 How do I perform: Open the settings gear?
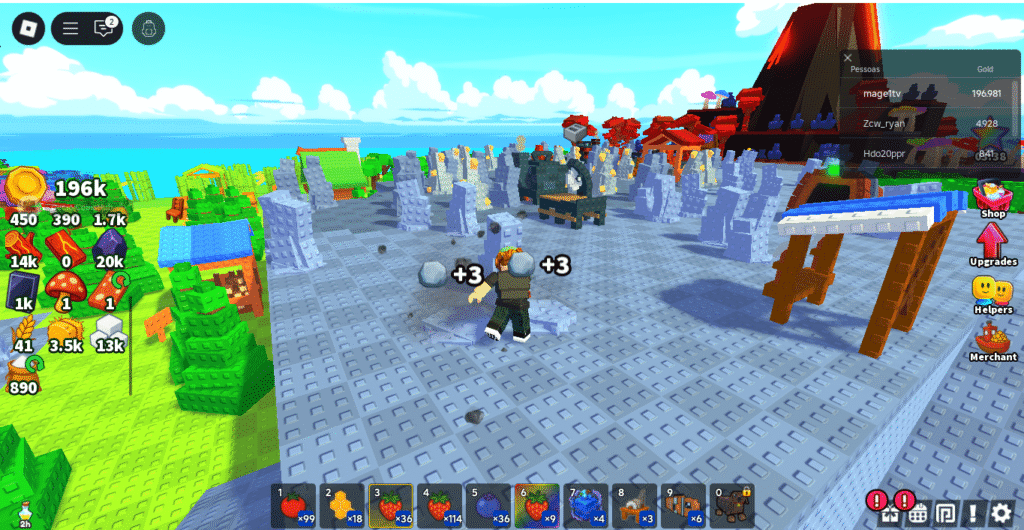click(x=1001, y=513)
